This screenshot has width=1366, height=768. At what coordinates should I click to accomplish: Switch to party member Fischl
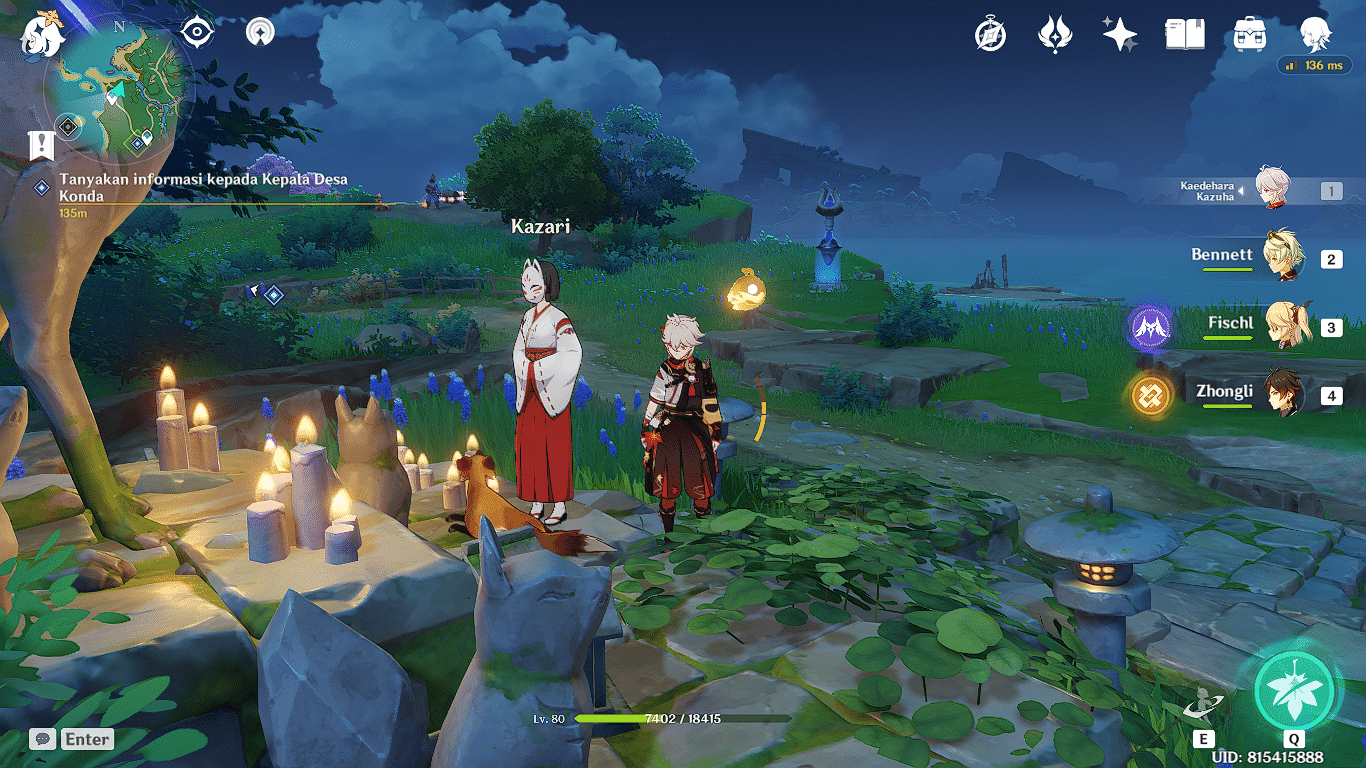pyautogui.click(x=1280, y=326)
